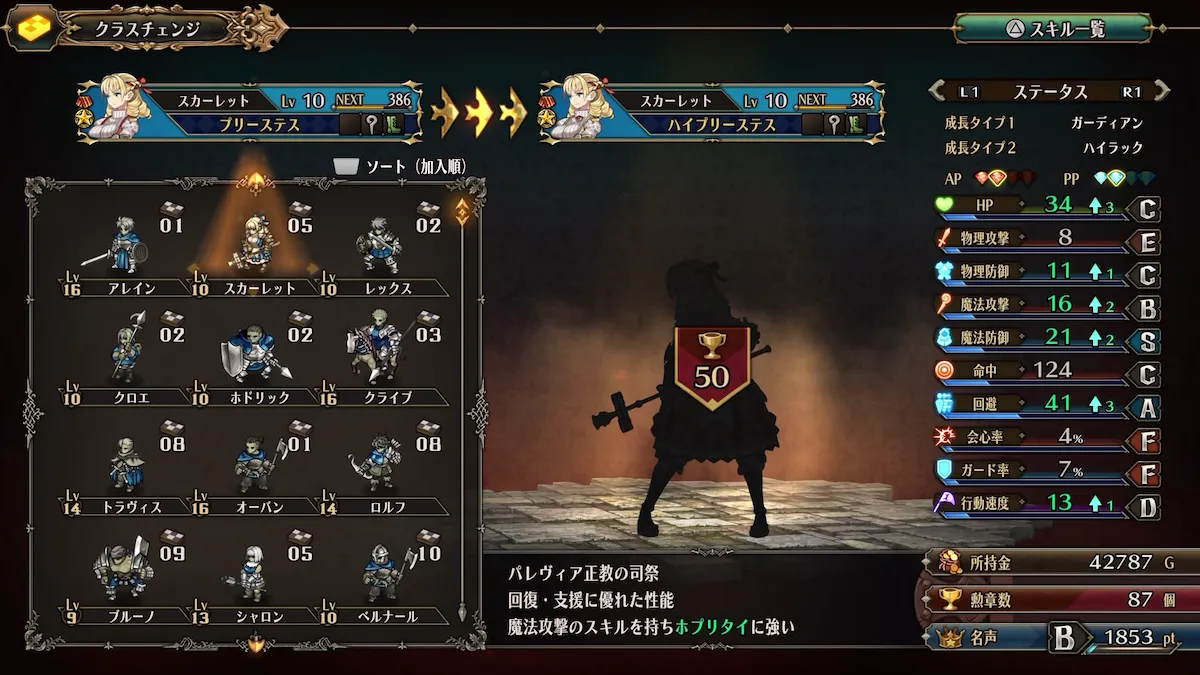The image size is (1200, 675).
Task: Change the ソート (加入順) sort order
Action: [x=400, y=166]
